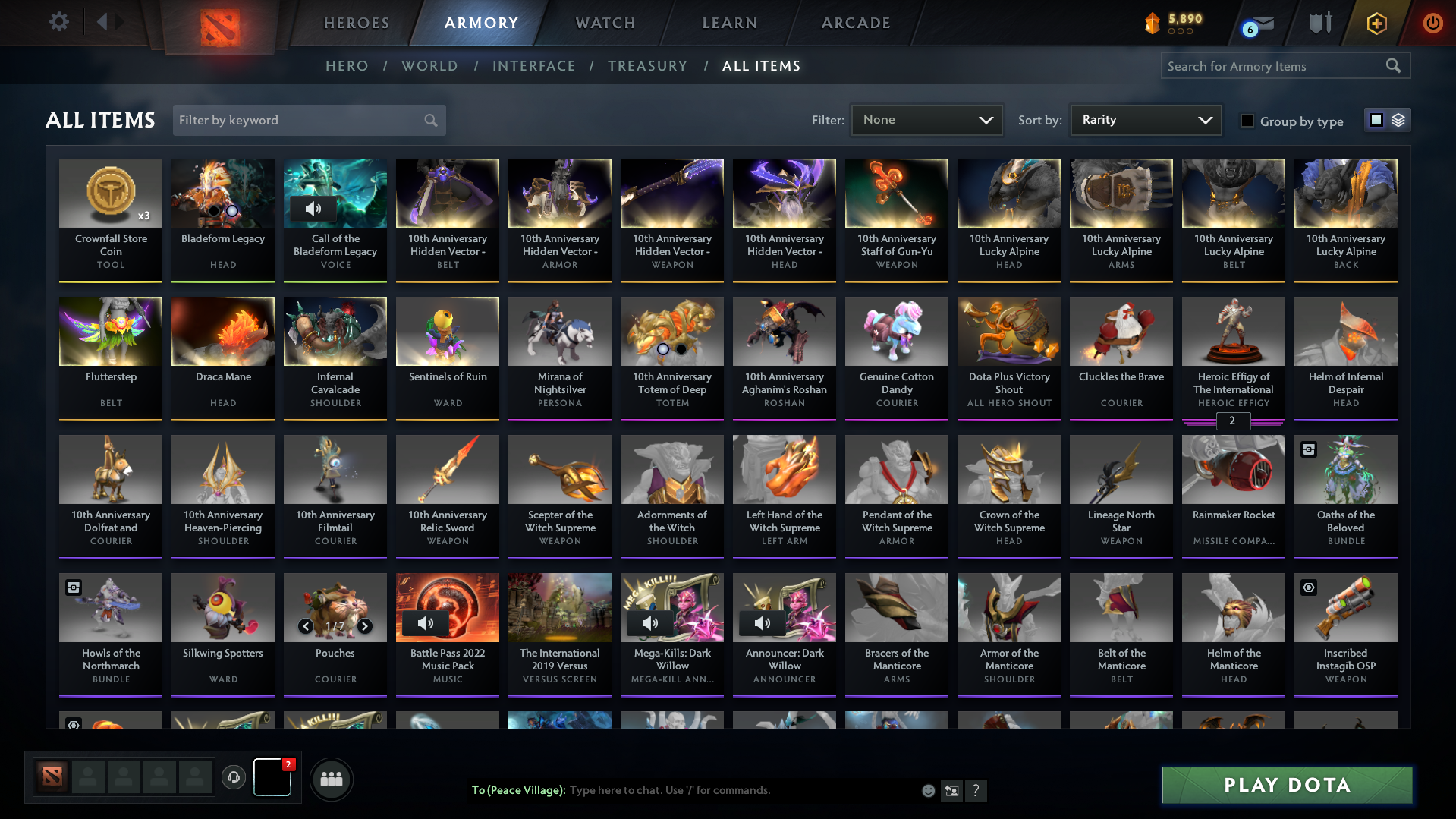
Task: Switch to stacked layers view toggle
Action: click(x=1397, y=119)
